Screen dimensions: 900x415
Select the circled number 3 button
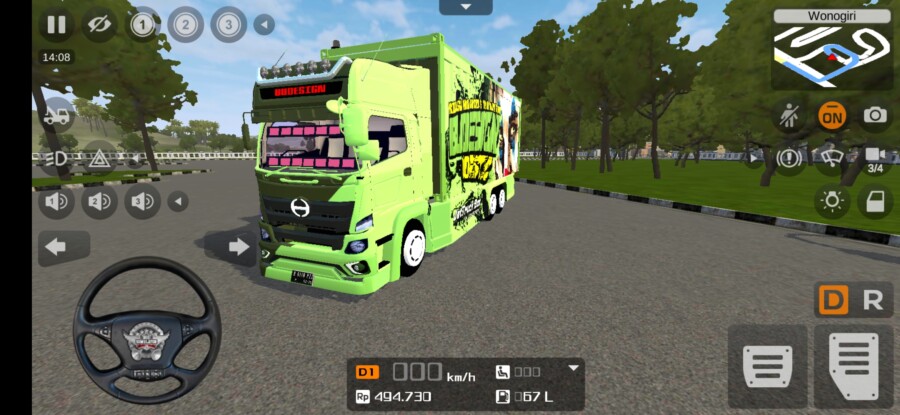point(228,24)
